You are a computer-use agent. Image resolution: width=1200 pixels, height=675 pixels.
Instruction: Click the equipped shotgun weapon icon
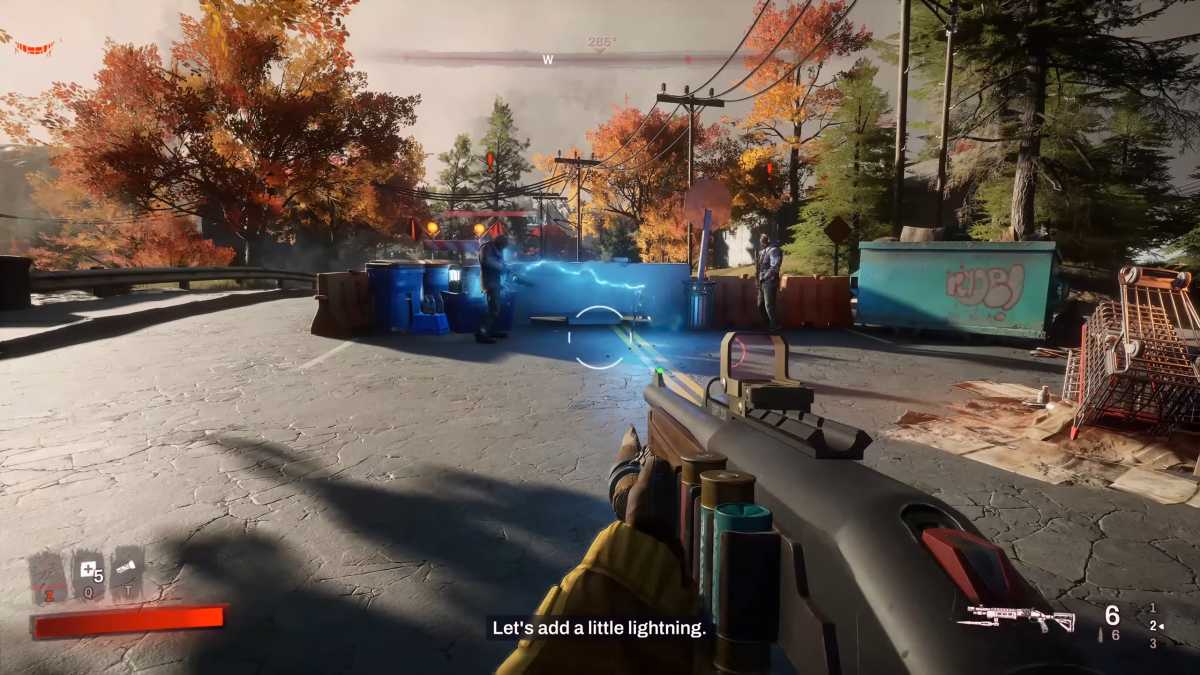1015,618
